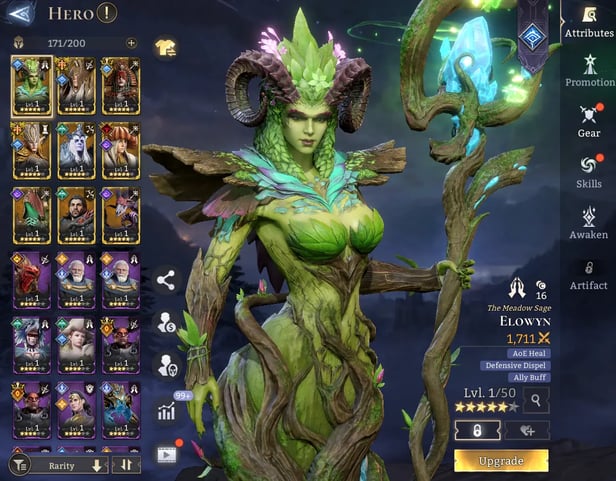Toggle the sort order arrows button

pyautogui.click(x=126, y=465)
